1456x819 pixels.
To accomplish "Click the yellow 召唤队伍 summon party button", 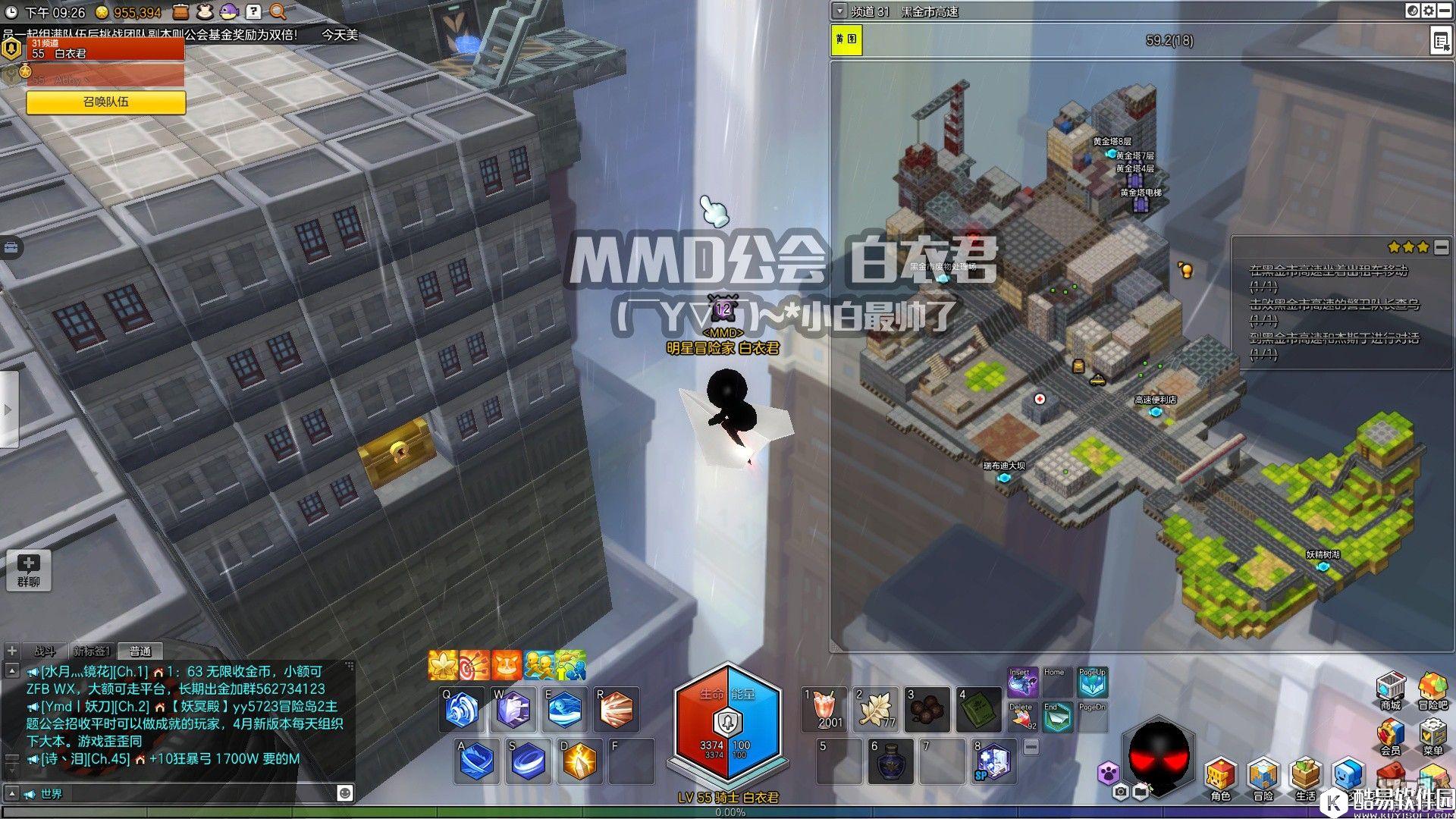I will 106,102.
